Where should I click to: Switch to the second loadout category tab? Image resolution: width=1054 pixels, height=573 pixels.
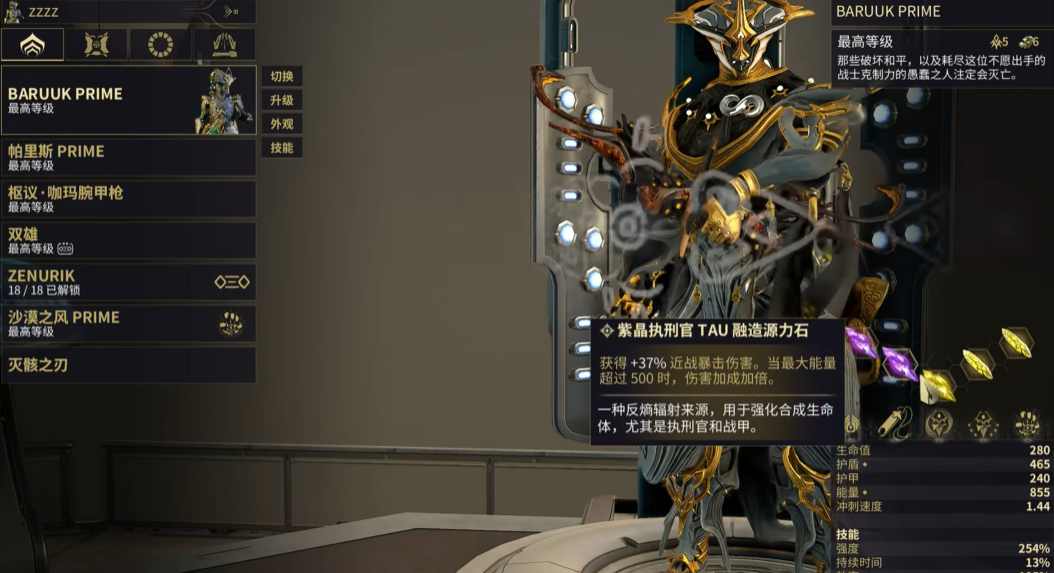pyautogui.click(x=96, y=44)
